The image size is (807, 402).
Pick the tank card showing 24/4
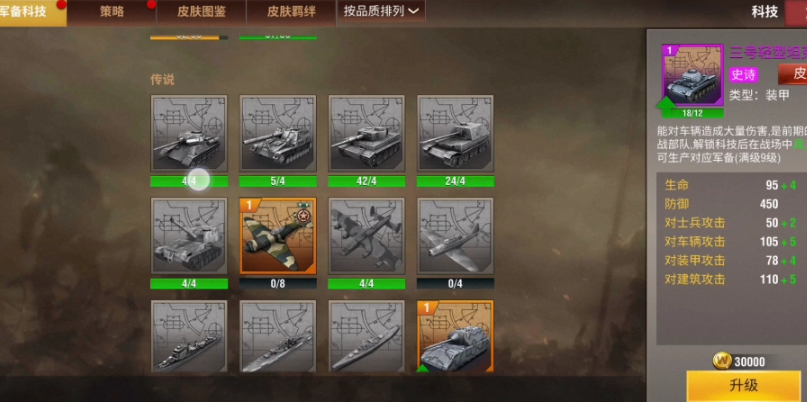(454, 134)
